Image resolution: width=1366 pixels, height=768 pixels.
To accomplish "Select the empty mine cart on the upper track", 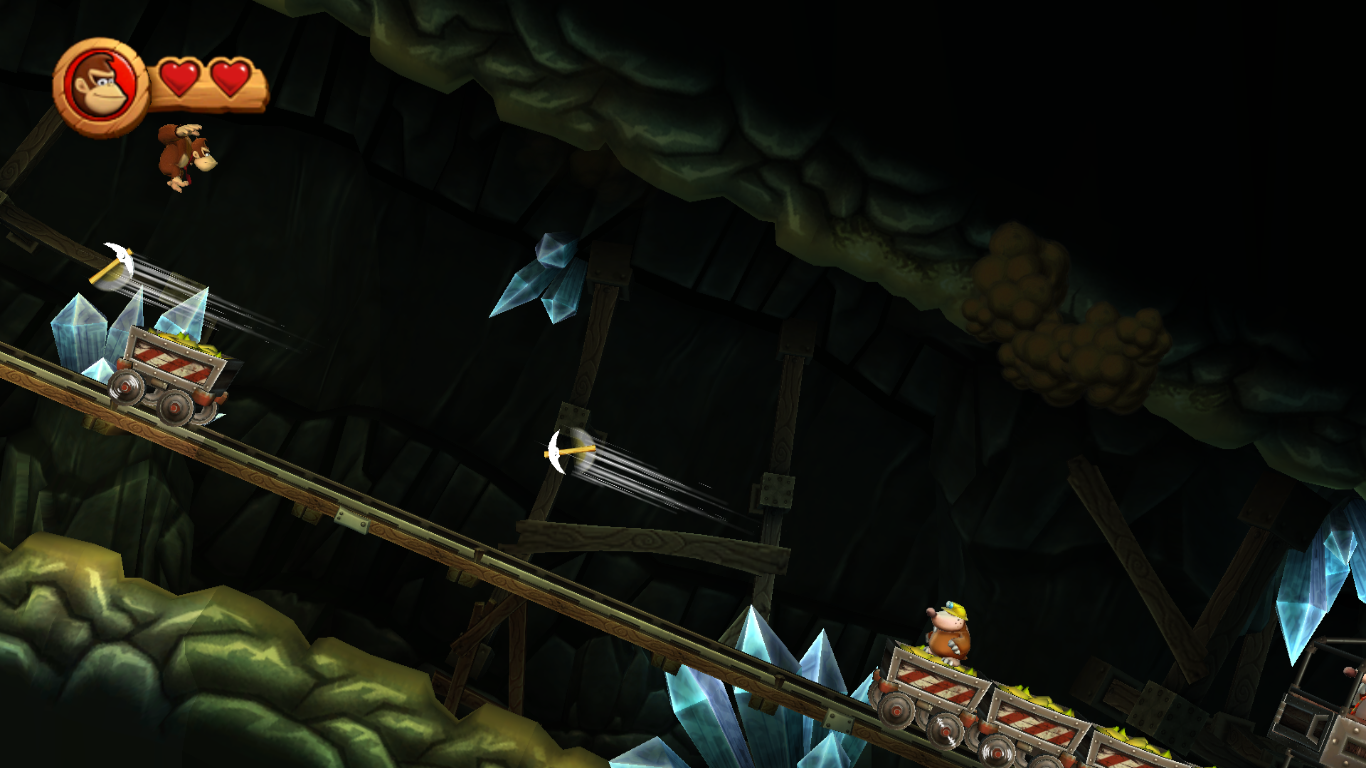I will click(x=170, y=370).
